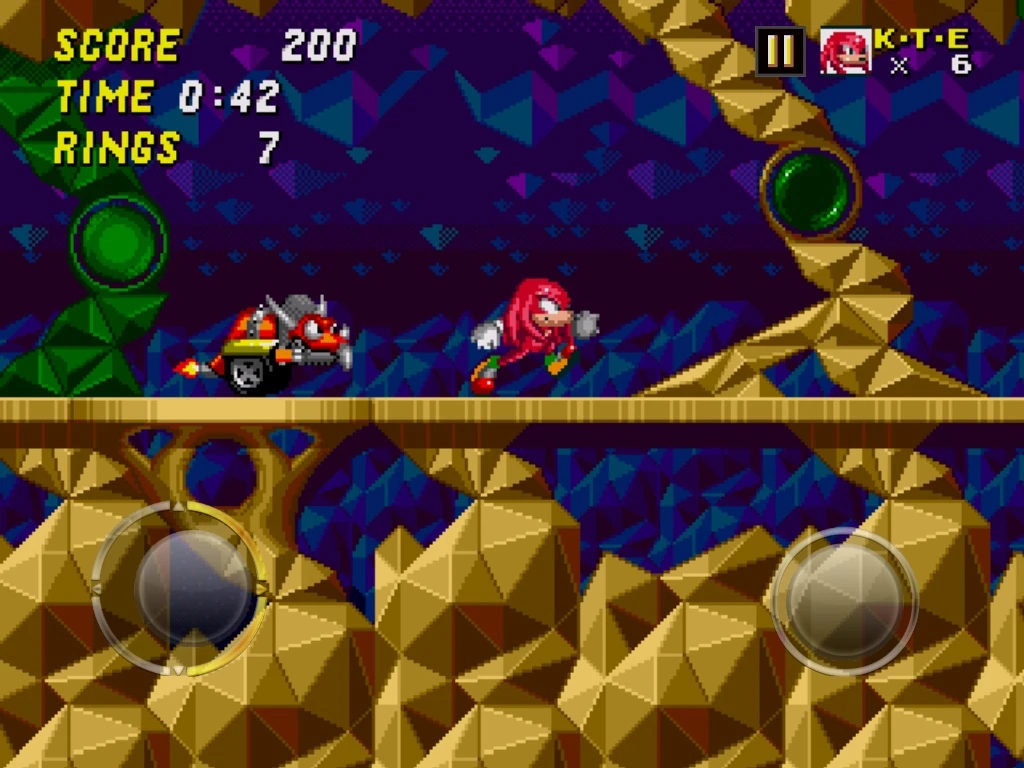Pause the game with the pause button
This screenshot has width=1024, height=768.
(781, 51)
